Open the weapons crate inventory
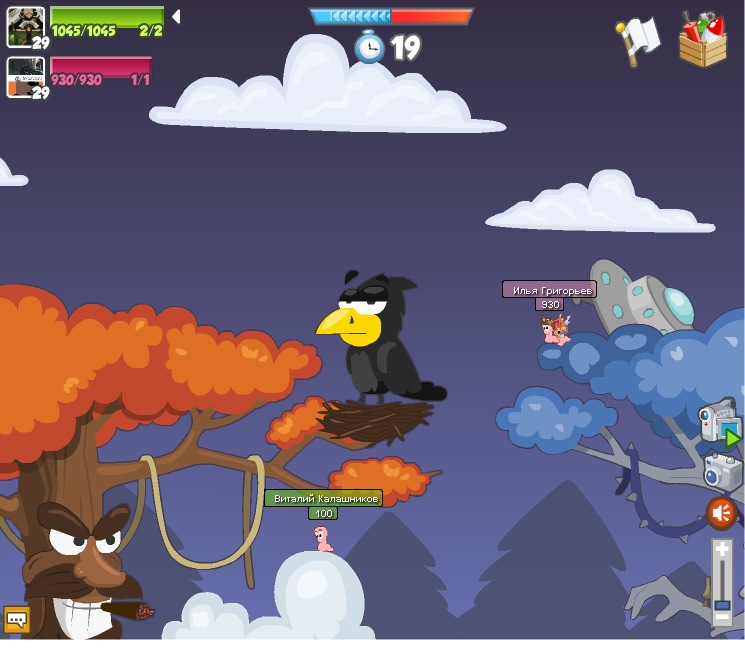Screen dimensions: 745x650 [x=702, y=41]
